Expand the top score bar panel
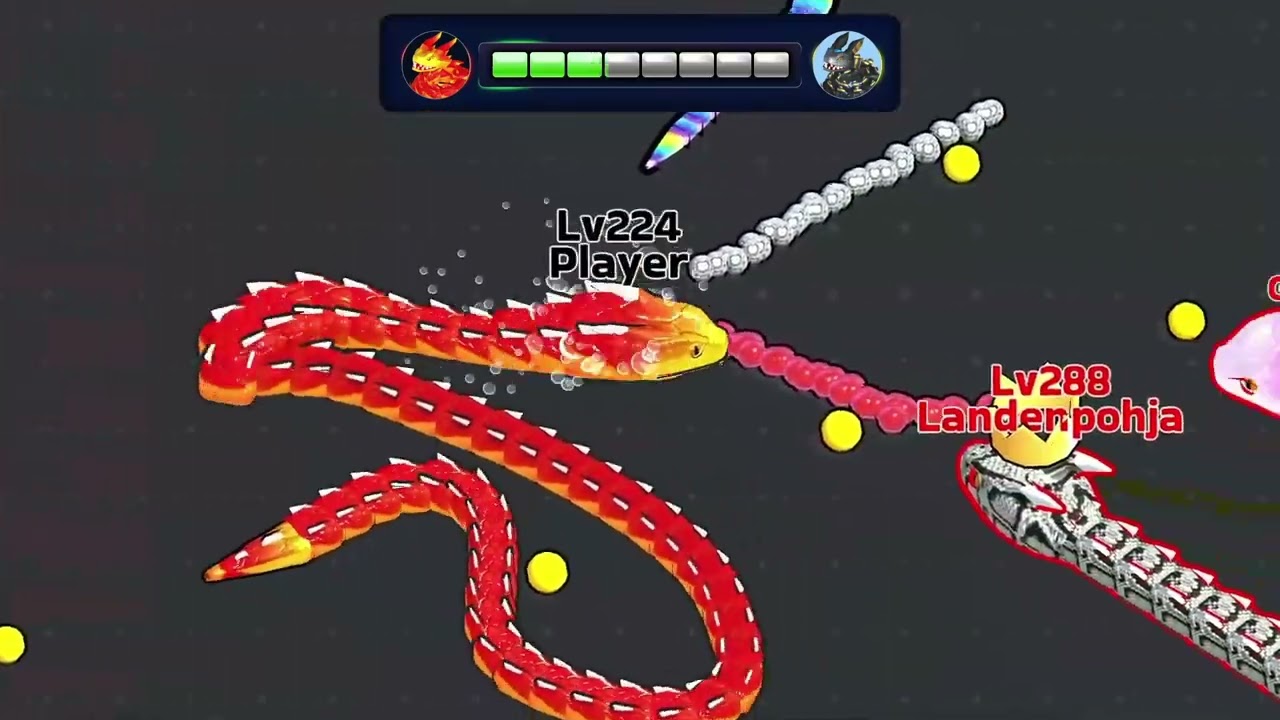 [640, 60]
